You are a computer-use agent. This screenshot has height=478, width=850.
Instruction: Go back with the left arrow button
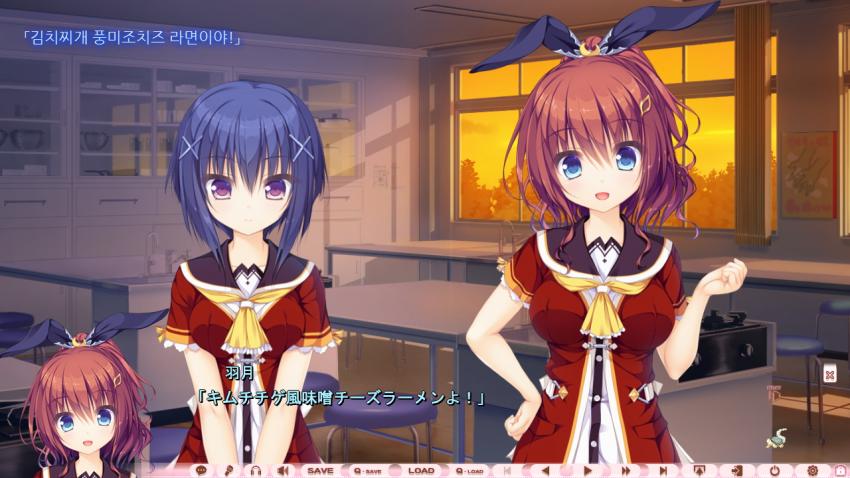point(545,470)
